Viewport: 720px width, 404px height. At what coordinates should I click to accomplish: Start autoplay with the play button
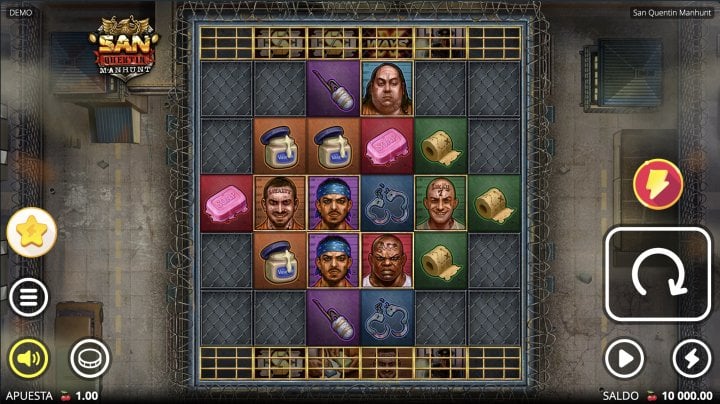pos(624,358)
